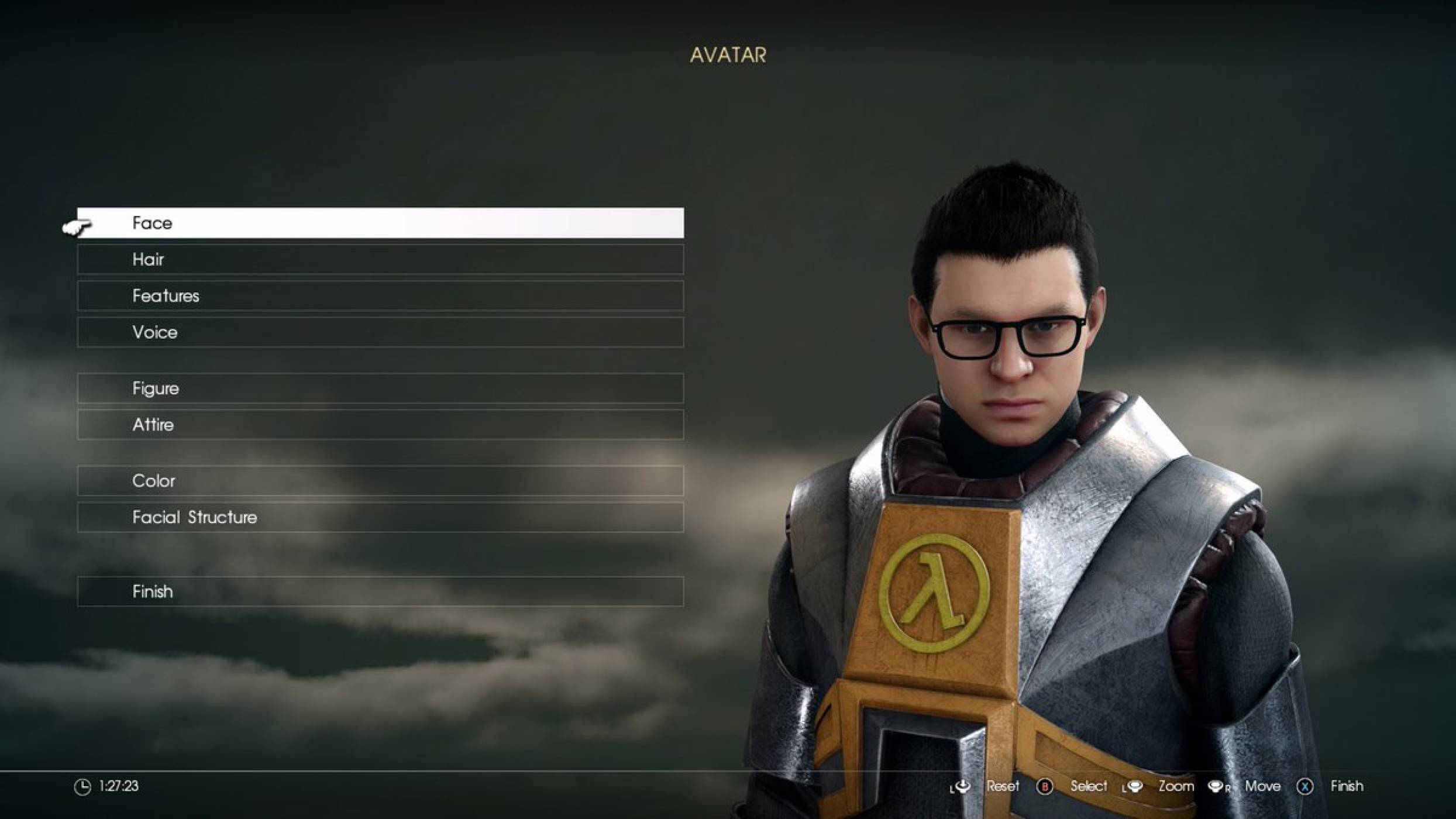
Task: Select the Facial Structure option
Action: tap(380, 517)
